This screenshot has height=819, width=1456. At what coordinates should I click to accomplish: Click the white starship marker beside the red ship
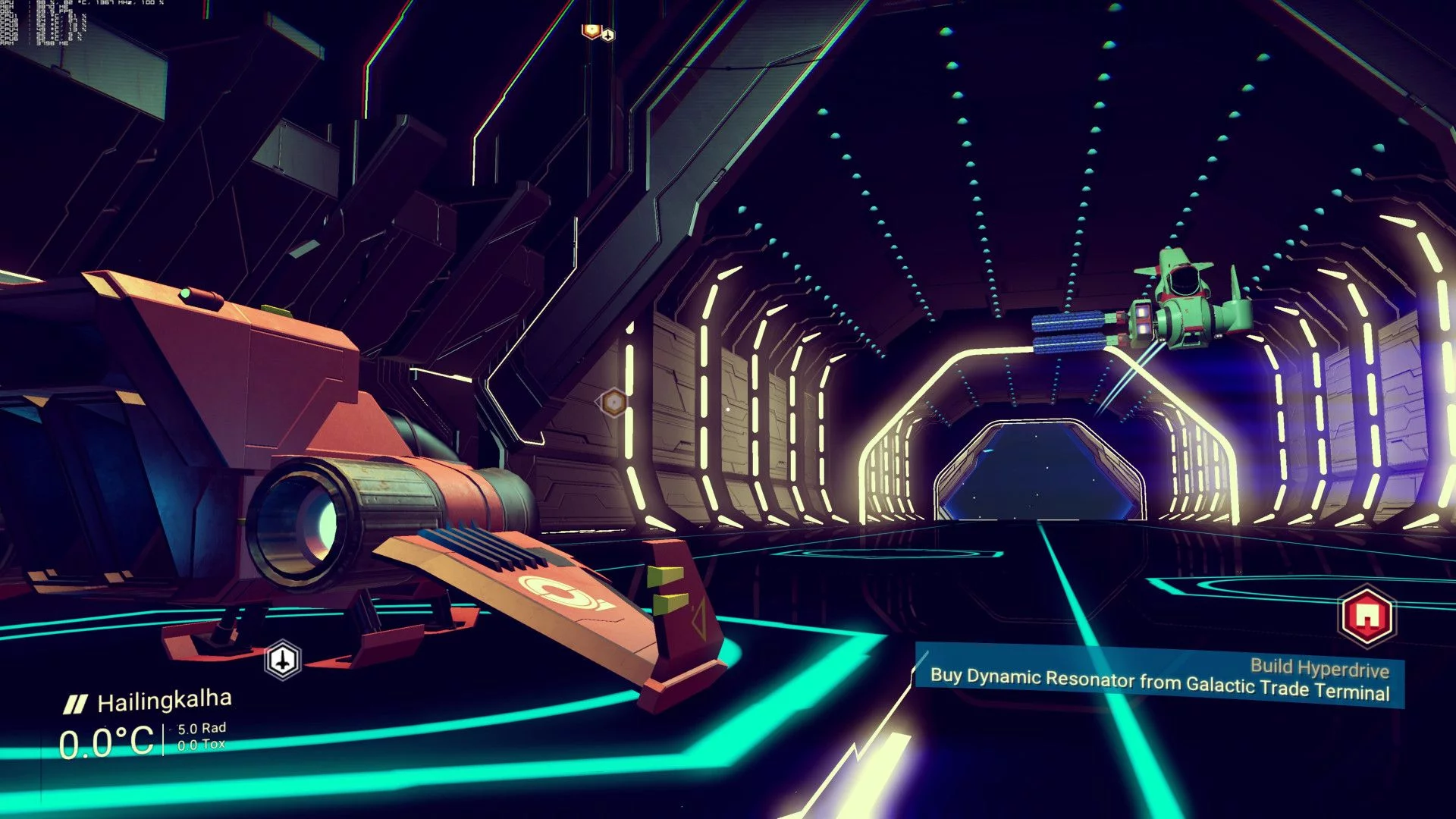coord(283,661)
